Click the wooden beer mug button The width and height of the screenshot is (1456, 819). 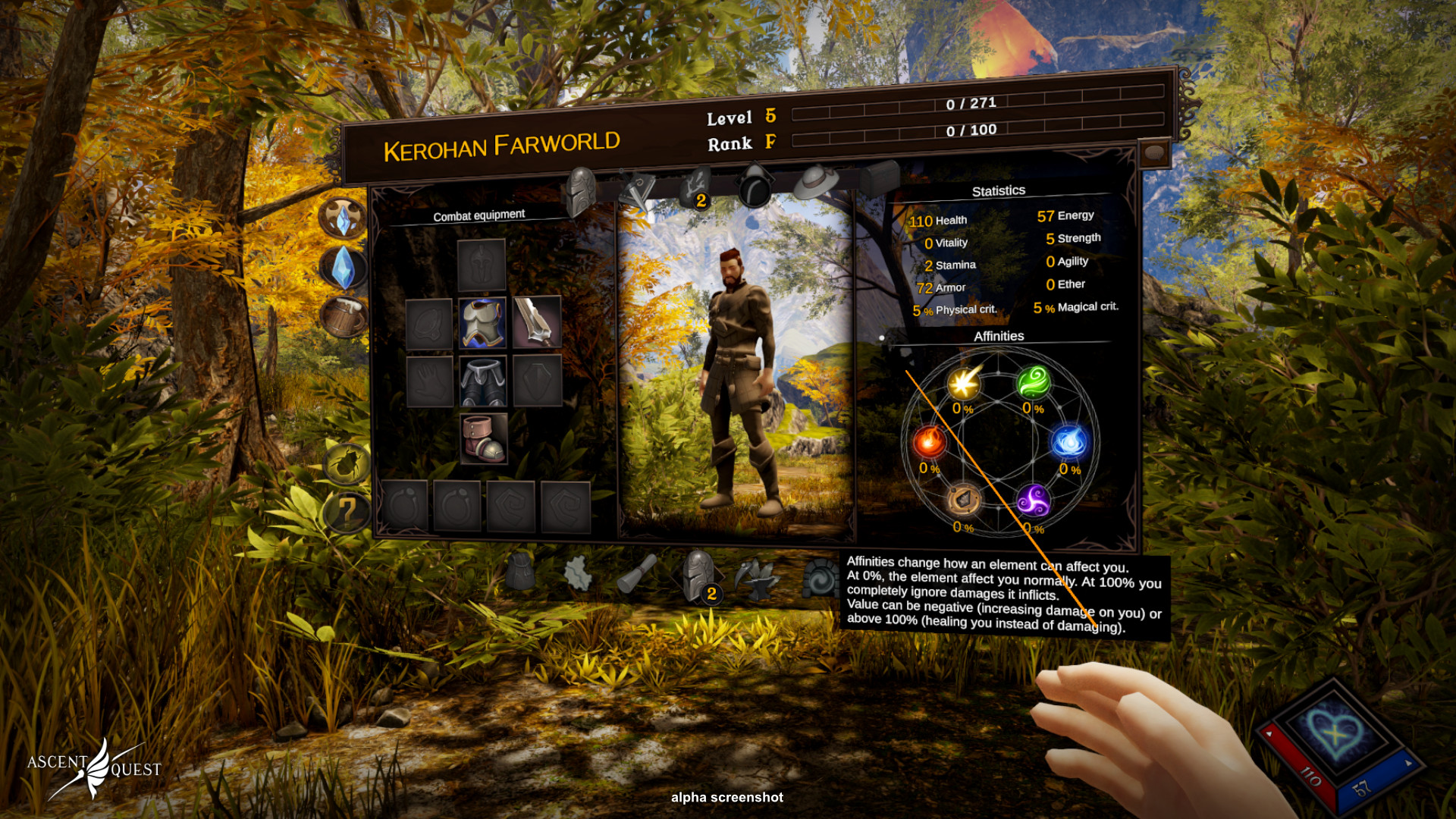[x=345, y=317]
